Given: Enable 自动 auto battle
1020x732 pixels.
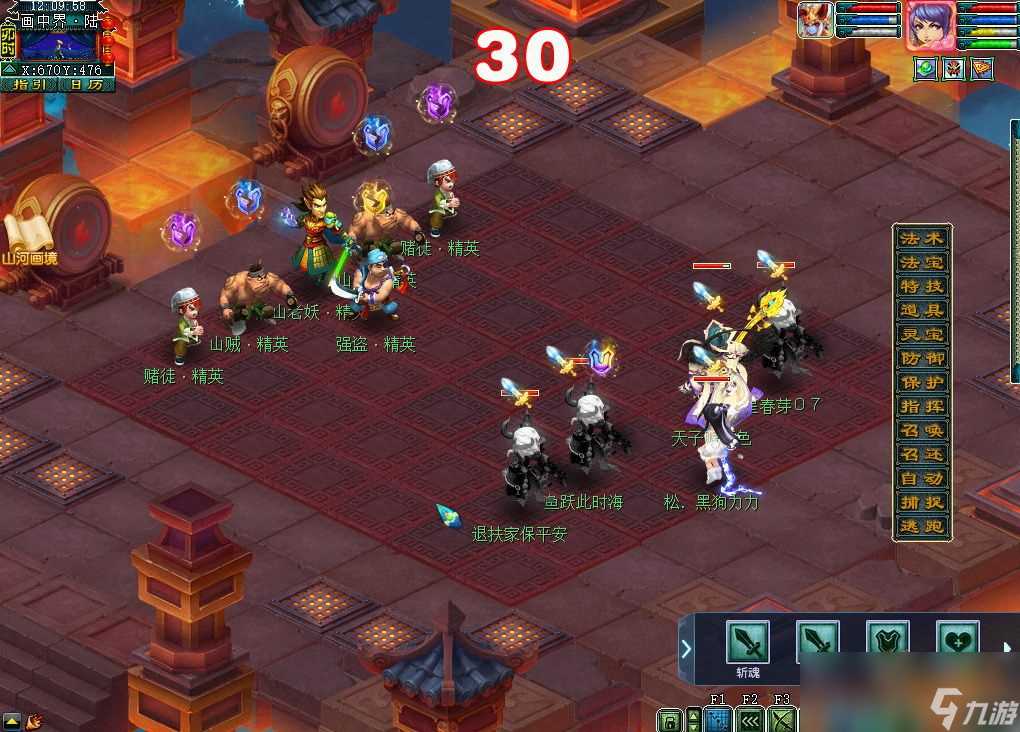Looking at the screenshot, I should 921,479.
